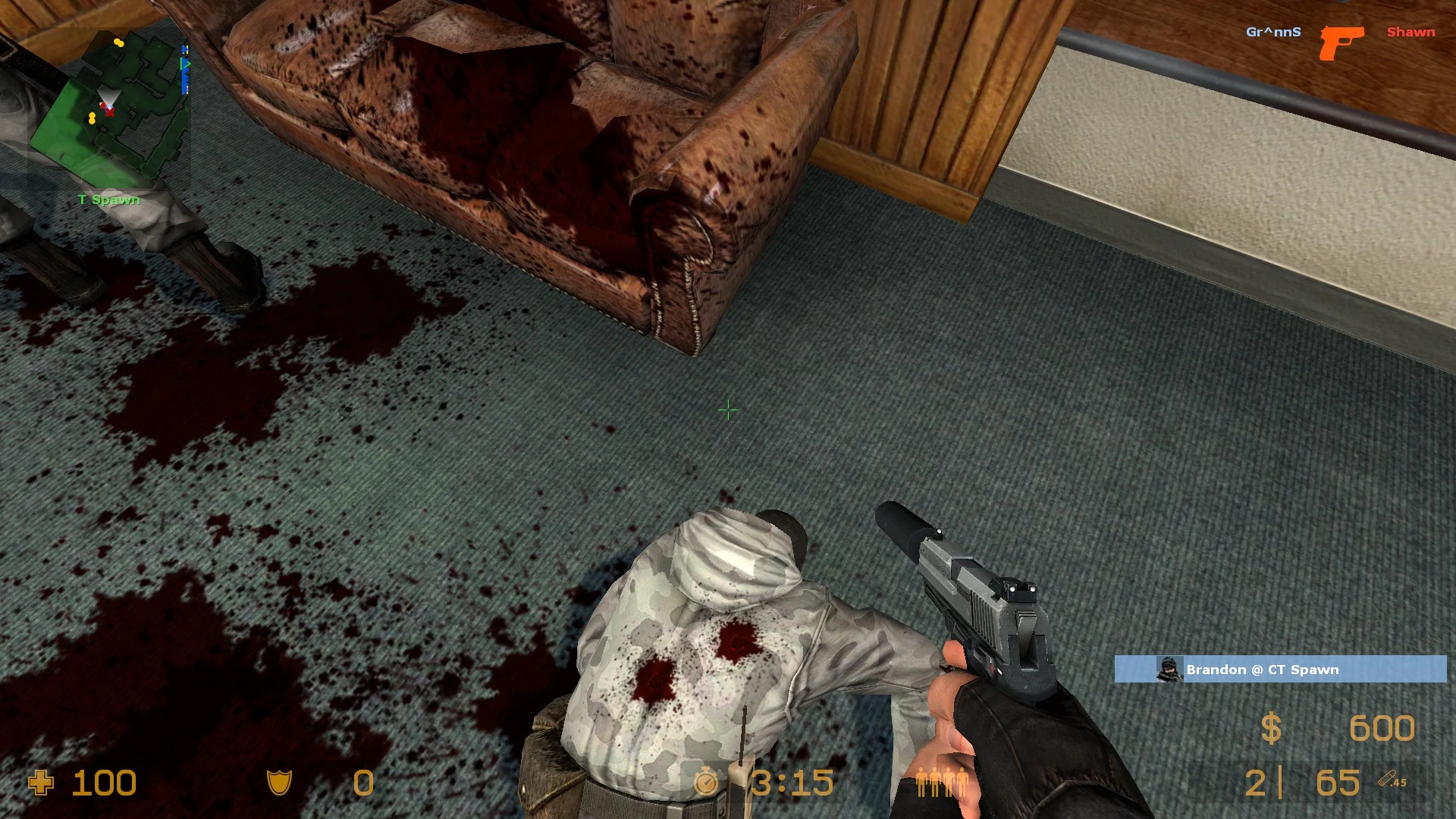Click the T Spawn location label
1456x819 pixels.
[x=107, y=199]
